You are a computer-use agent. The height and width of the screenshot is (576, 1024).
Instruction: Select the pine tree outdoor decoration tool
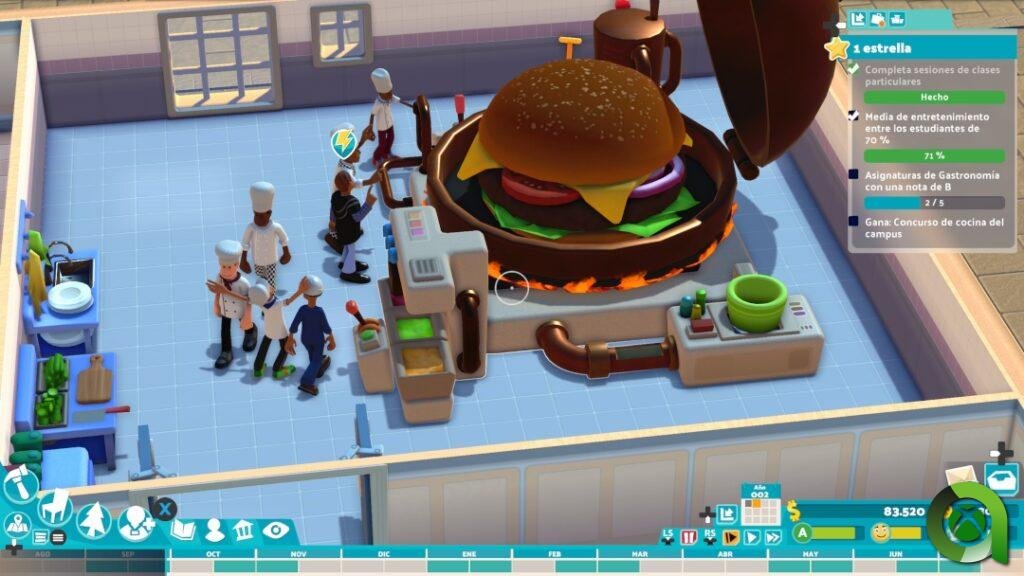click(93, 520)
